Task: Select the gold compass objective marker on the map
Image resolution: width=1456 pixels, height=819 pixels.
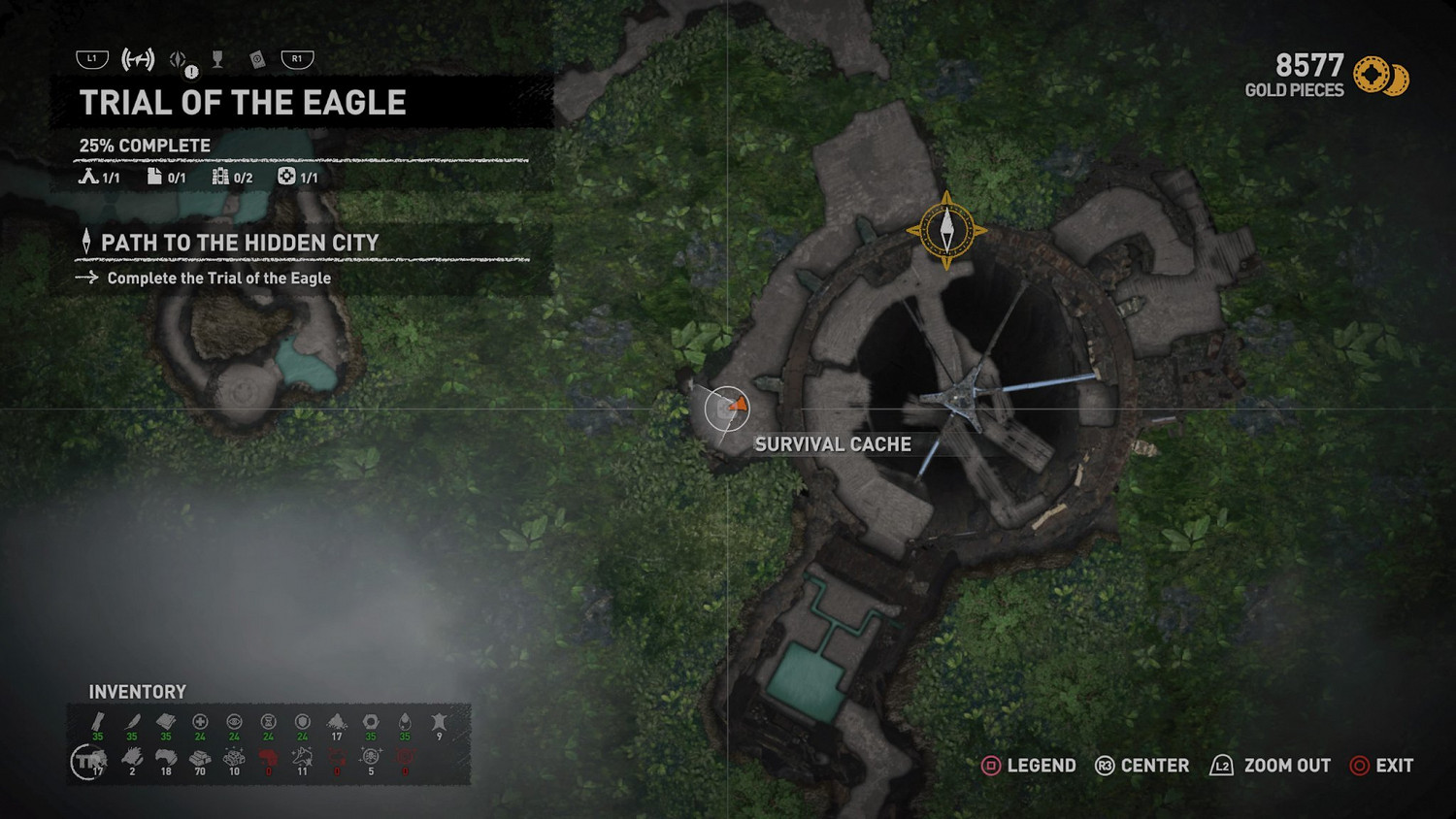Action: [x=946, y=231]
